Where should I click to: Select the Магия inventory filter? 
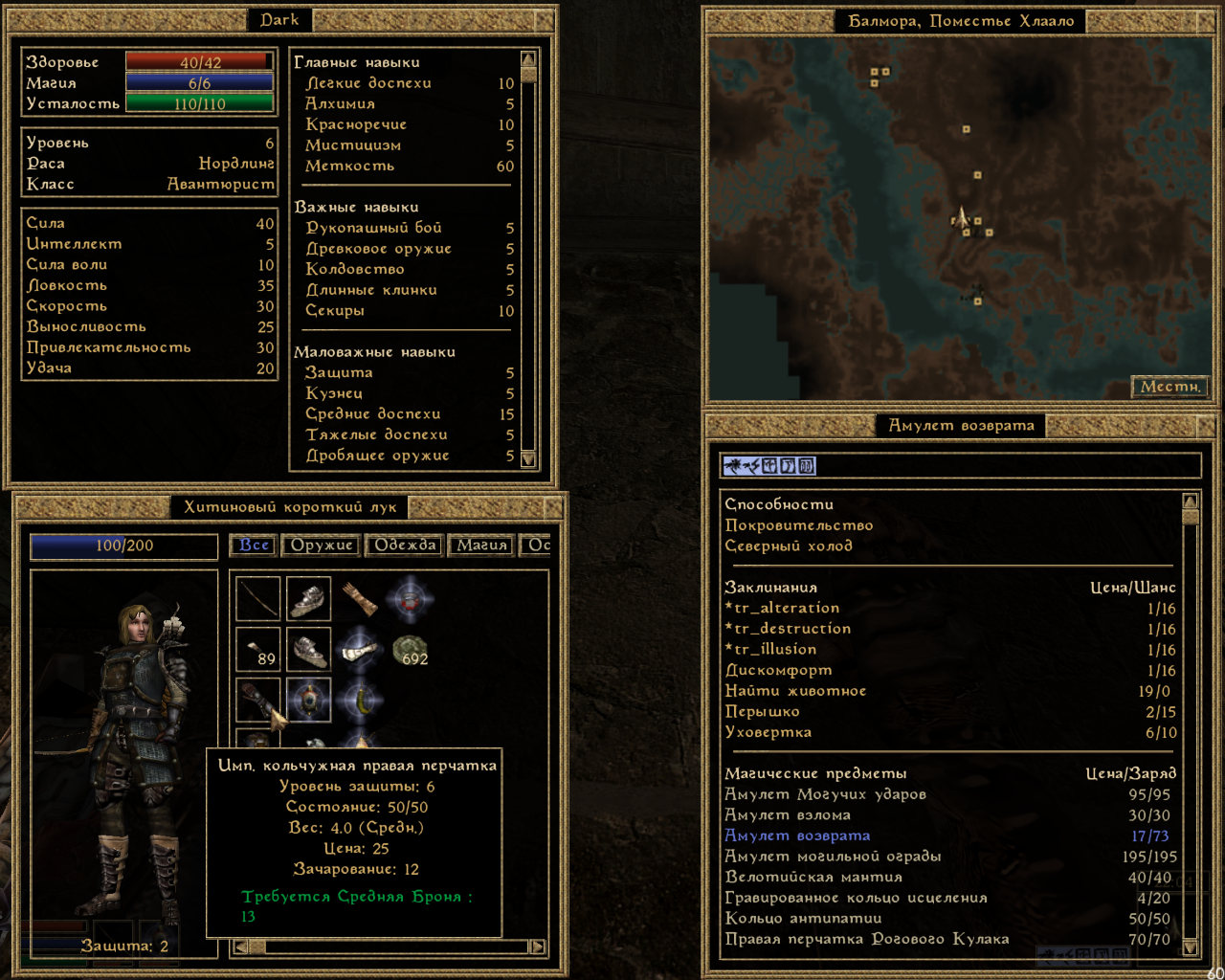click(x=481, y=546)
